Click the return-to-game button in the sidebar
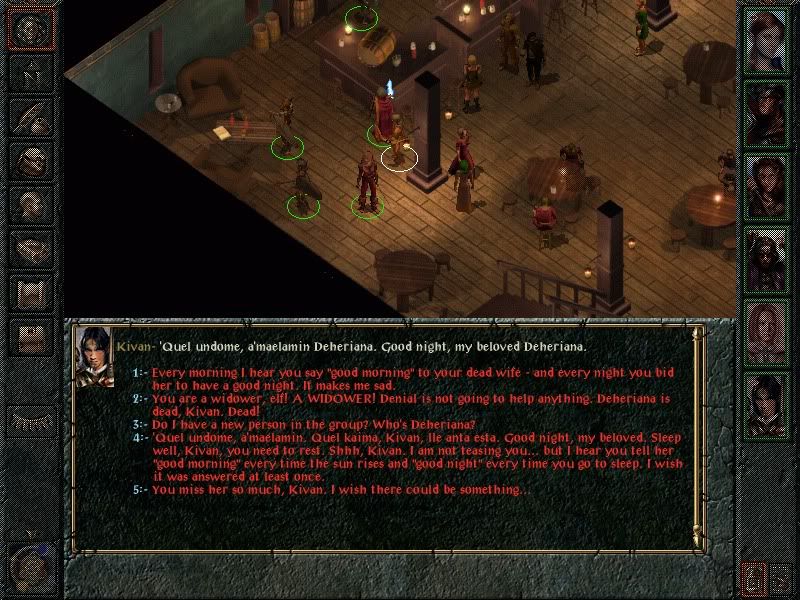Image resolution: width=800 pixels, height=600 pixels. pos(31,29)
